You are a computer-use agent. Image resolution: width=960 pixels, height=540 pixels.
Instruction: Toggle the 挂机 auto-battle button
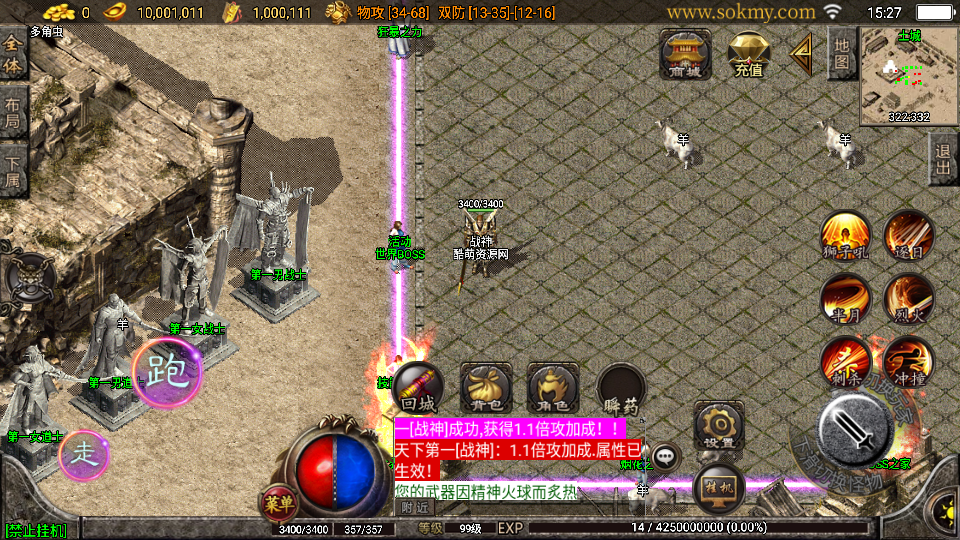[718, 487]
